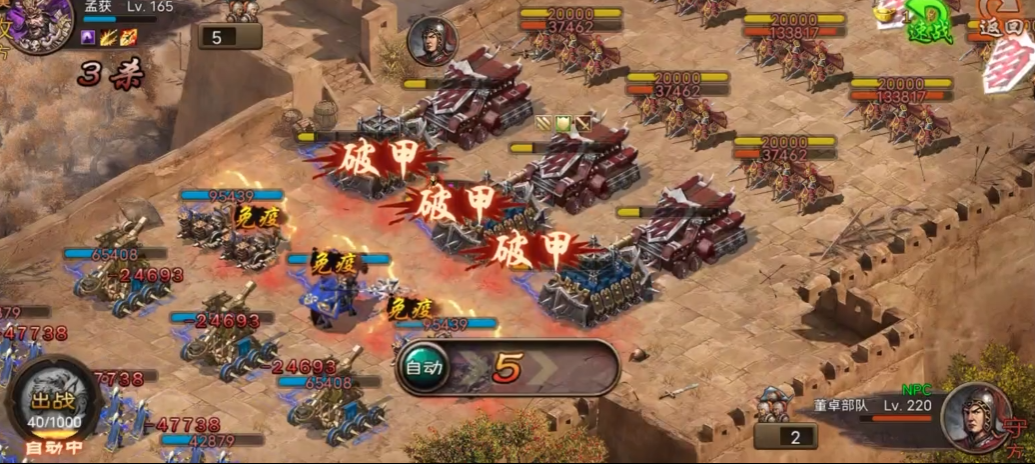This screenshot has height=464, width=1035.
Task: Open the Dong Zhuo NPC general portrait
Action: click(975, 417)
